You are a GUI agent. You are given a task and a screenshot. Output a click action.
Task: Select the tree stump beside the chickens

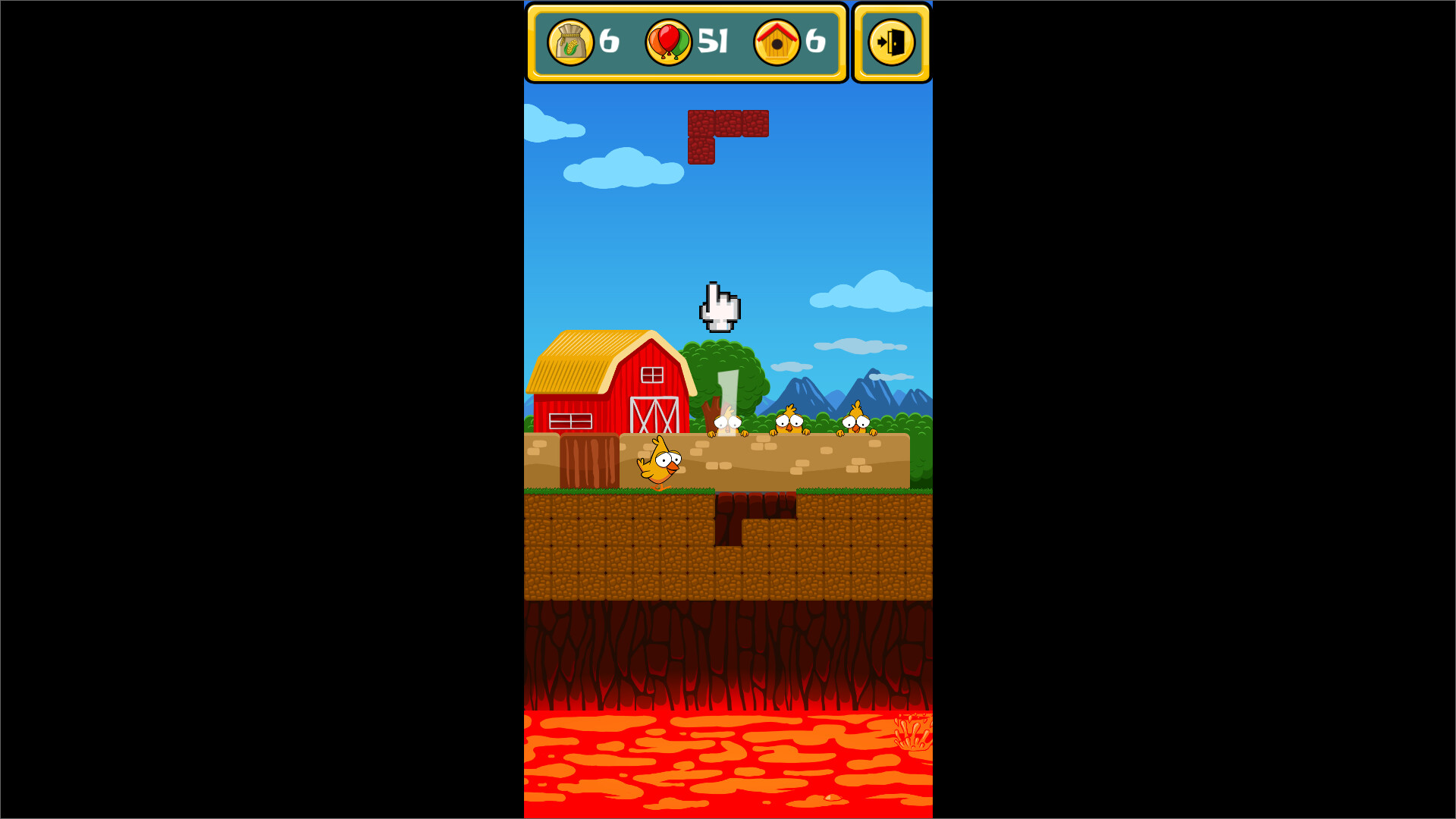pyautogui.click(x=711, y=413)
